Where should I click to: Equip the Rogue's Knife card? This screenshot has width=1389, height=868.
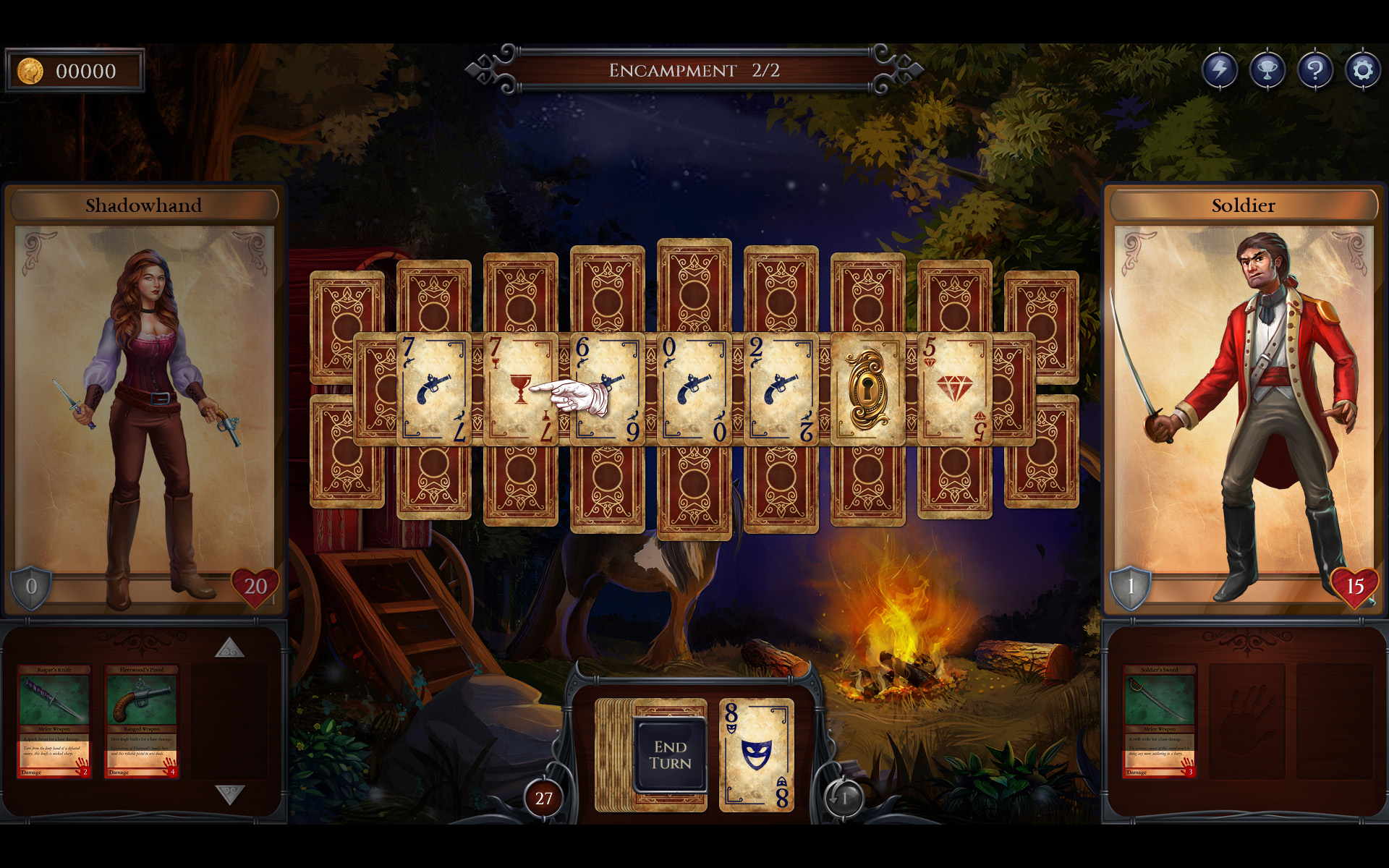click(x=54, y=723)
